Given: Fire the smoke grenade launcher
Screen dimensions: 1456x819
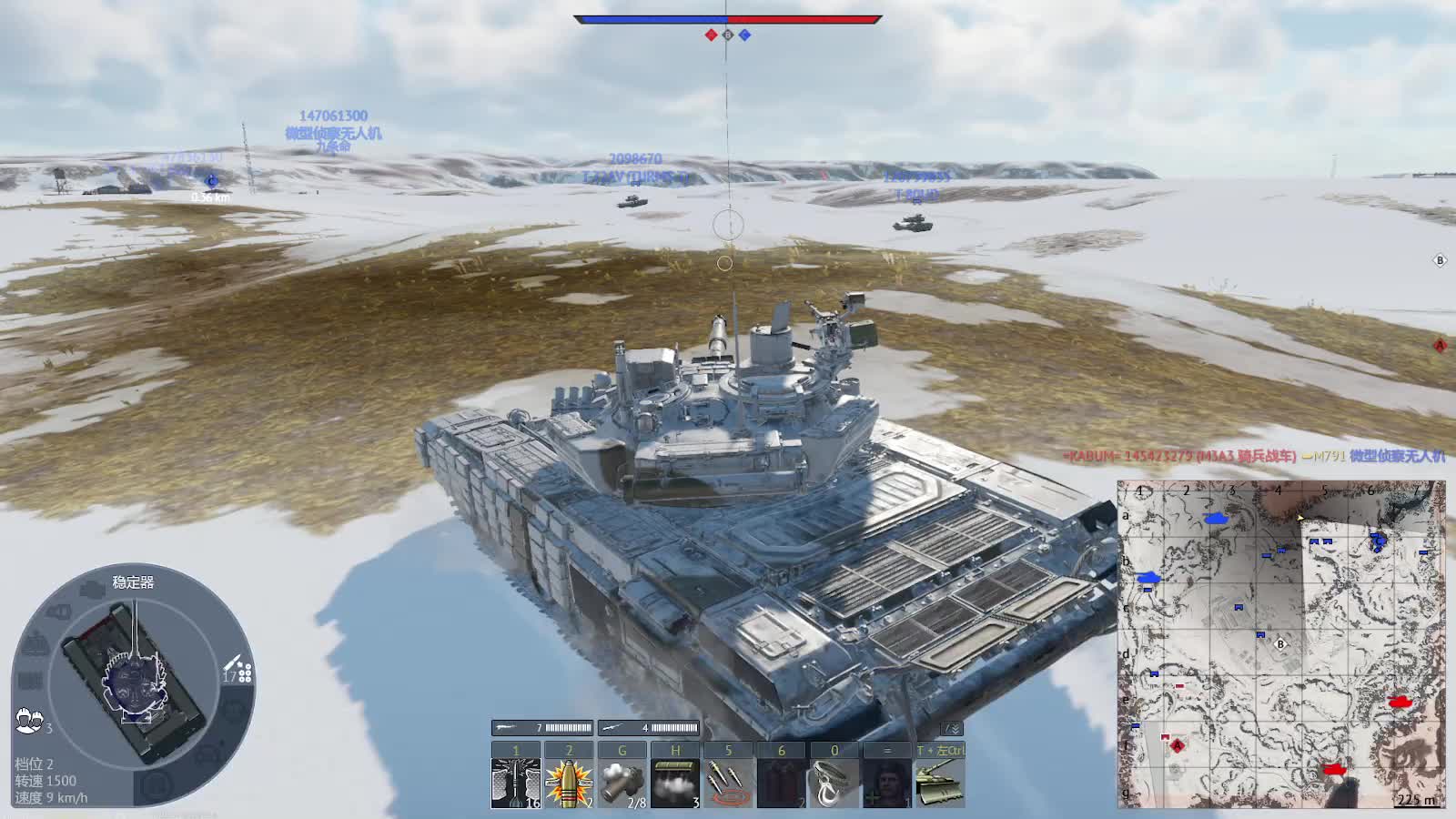Looking at the screenshot, I should click(x=622, y=783).
